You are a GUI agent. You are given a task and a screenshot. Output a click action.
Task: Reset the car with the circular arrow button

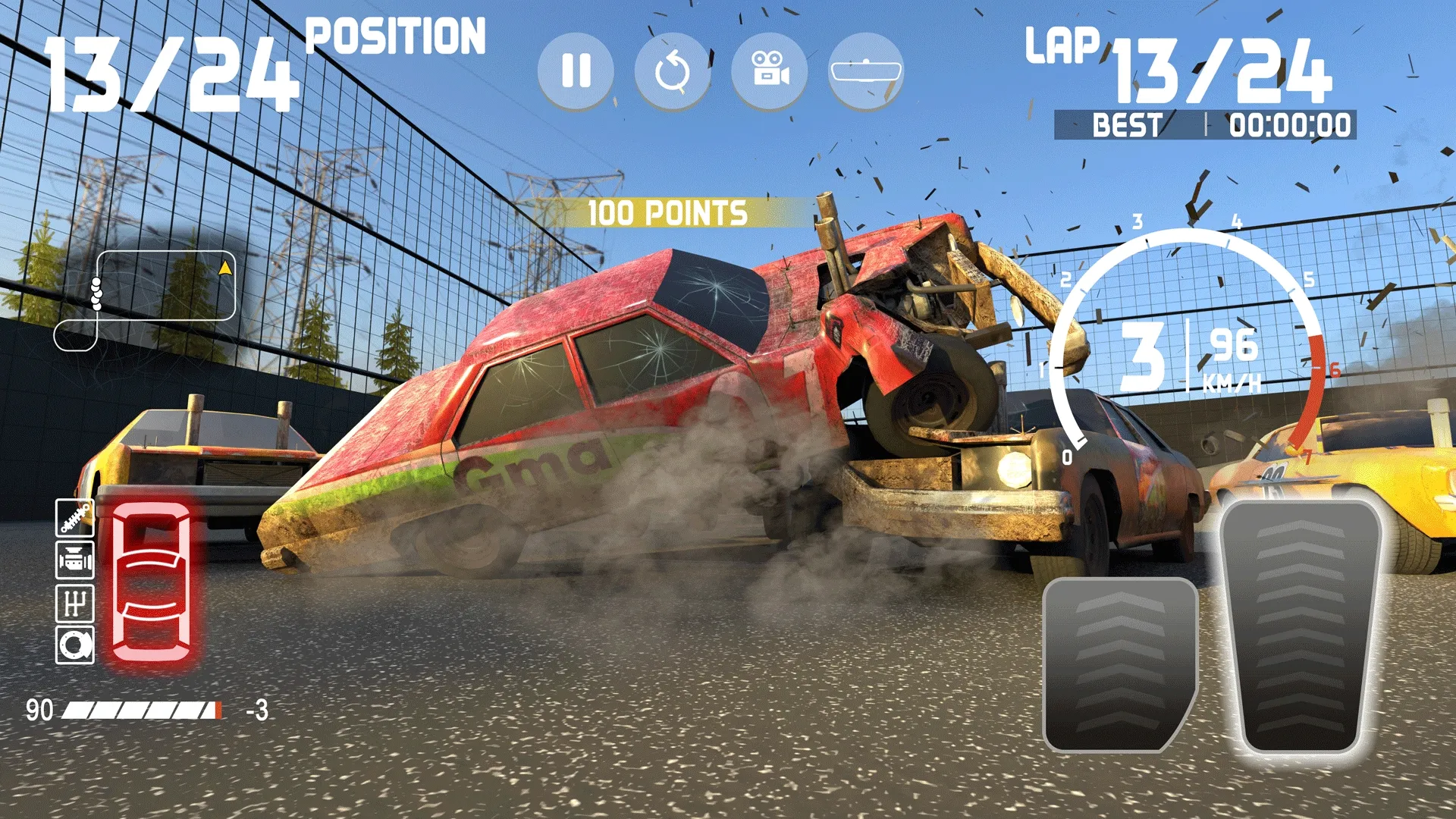pos(673,71)
